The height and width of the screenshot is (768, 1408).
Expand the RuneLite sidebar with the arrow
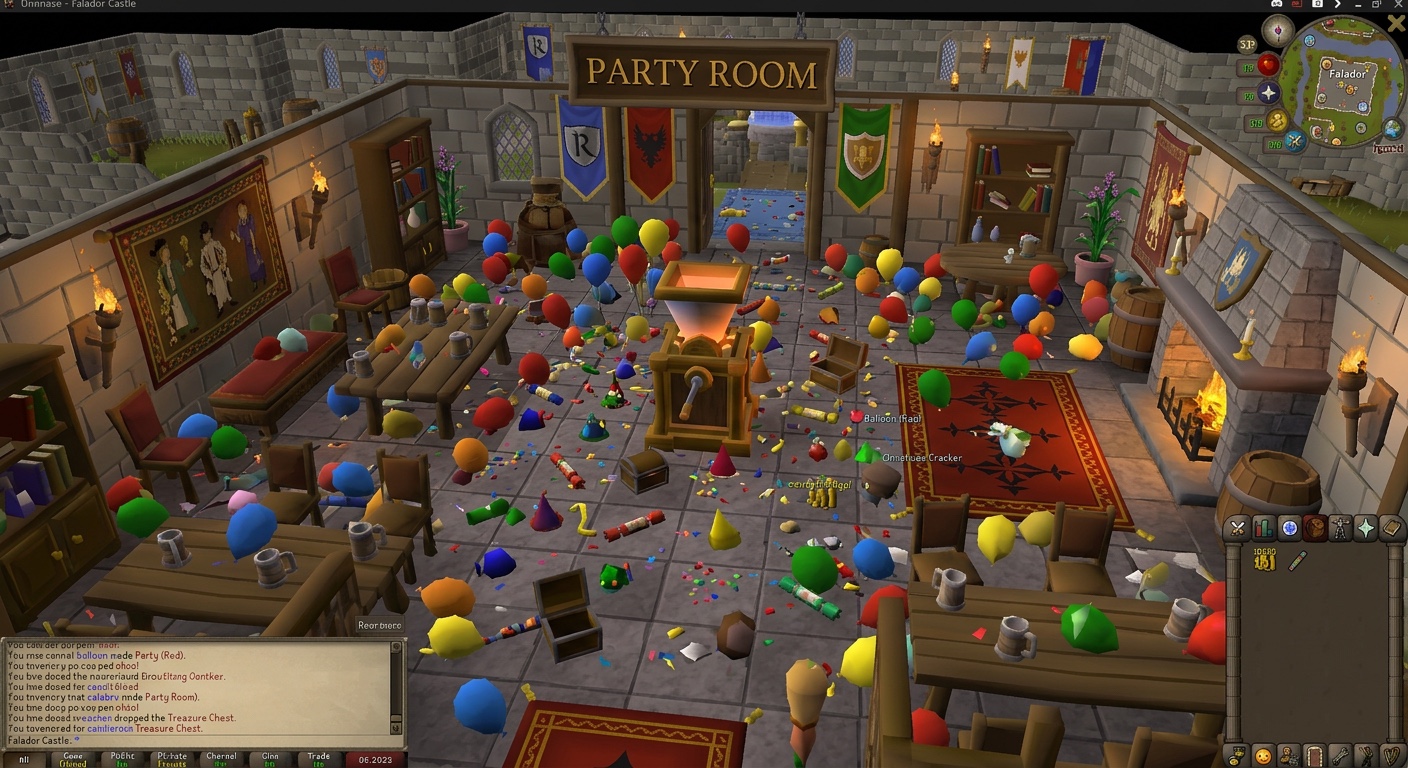click(x=1336, y=4)
